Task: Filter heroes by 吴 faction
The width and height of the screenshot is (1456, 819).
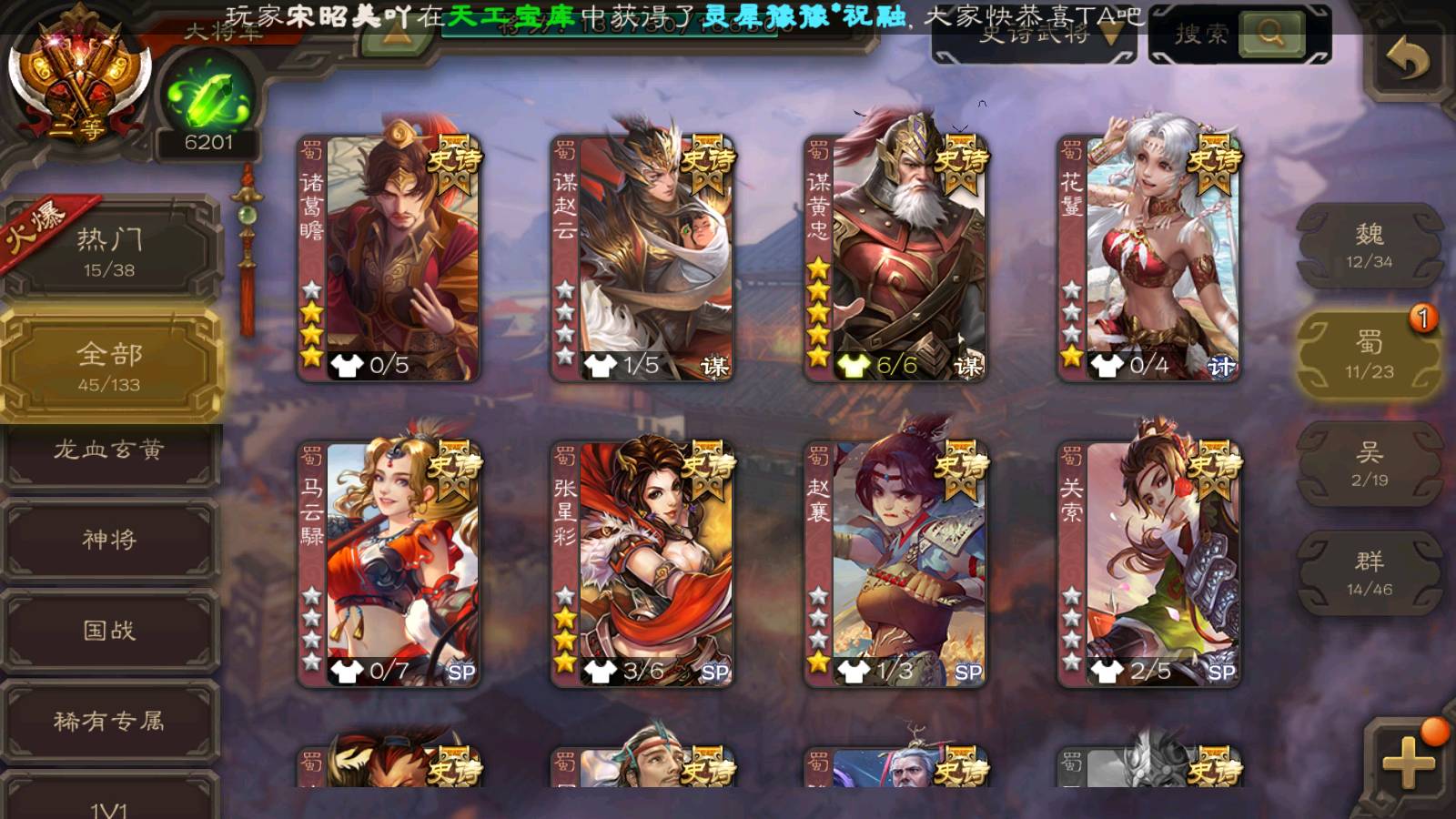Action: pos(1369,464)
